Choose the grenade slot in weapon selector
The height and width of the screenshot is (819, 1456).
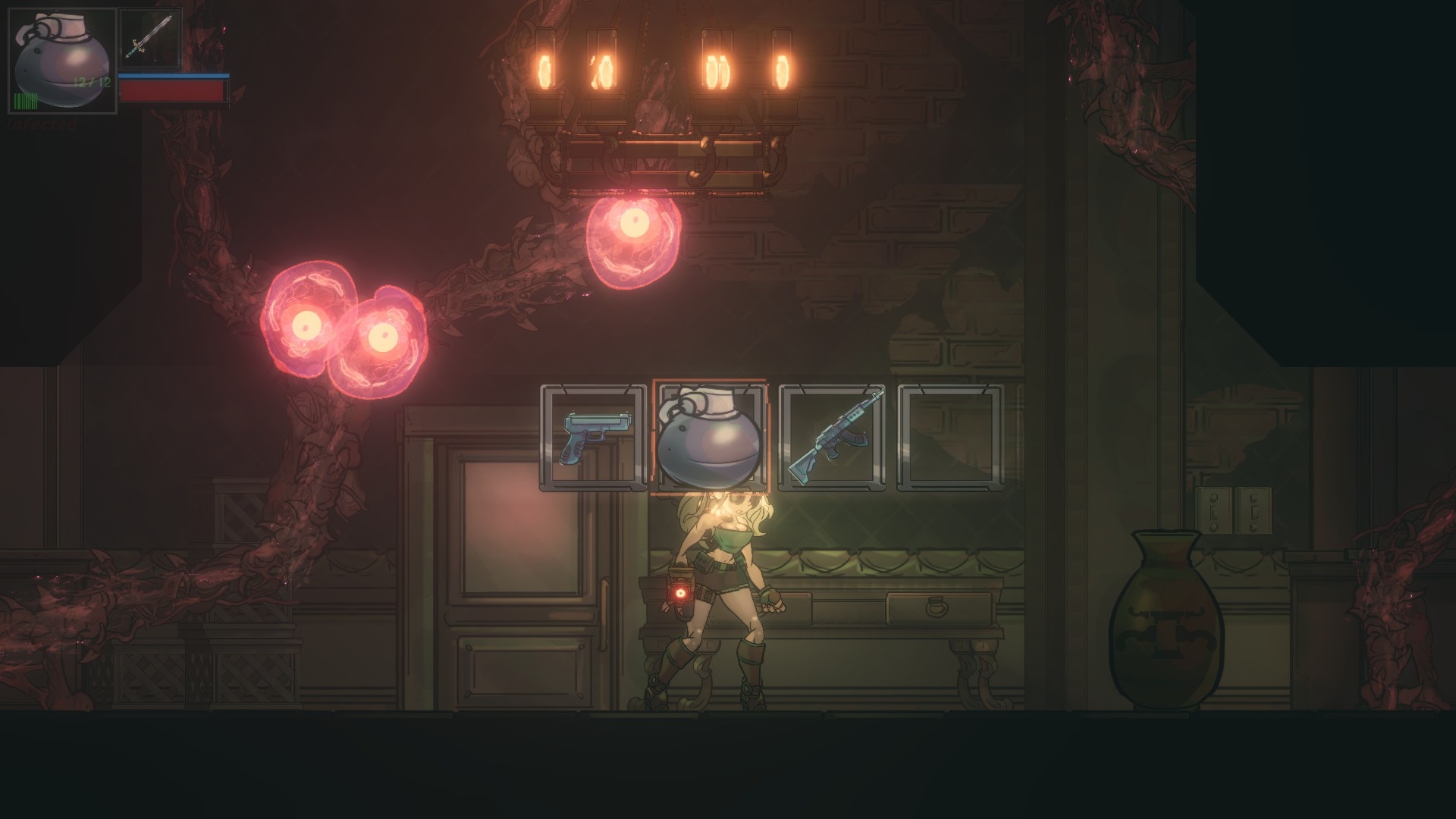point(711,438)
